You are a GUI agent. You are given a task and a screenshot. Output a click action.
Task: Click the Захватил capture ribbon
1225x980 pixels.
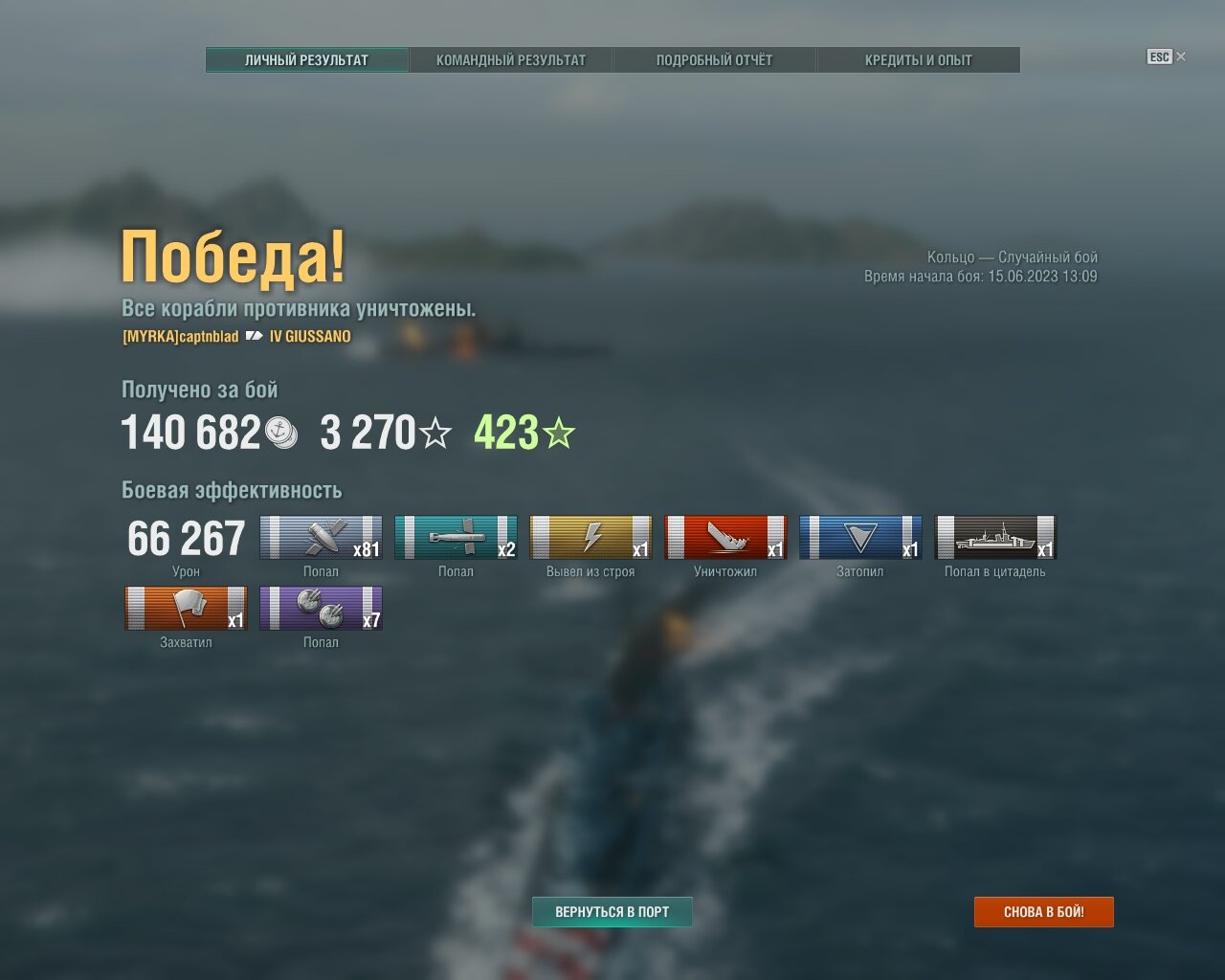point(186,609)
